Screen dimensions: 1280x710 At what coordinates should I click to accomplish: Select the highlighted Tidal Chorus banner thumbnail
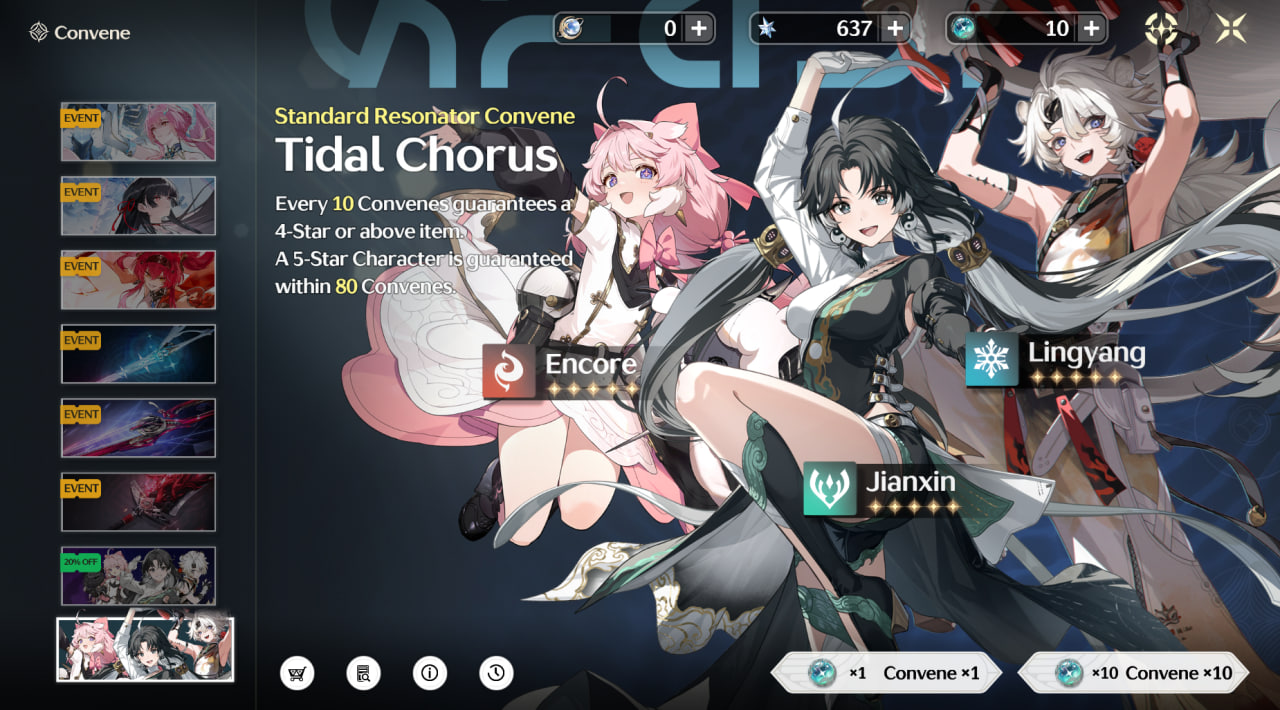coord(145,650)
